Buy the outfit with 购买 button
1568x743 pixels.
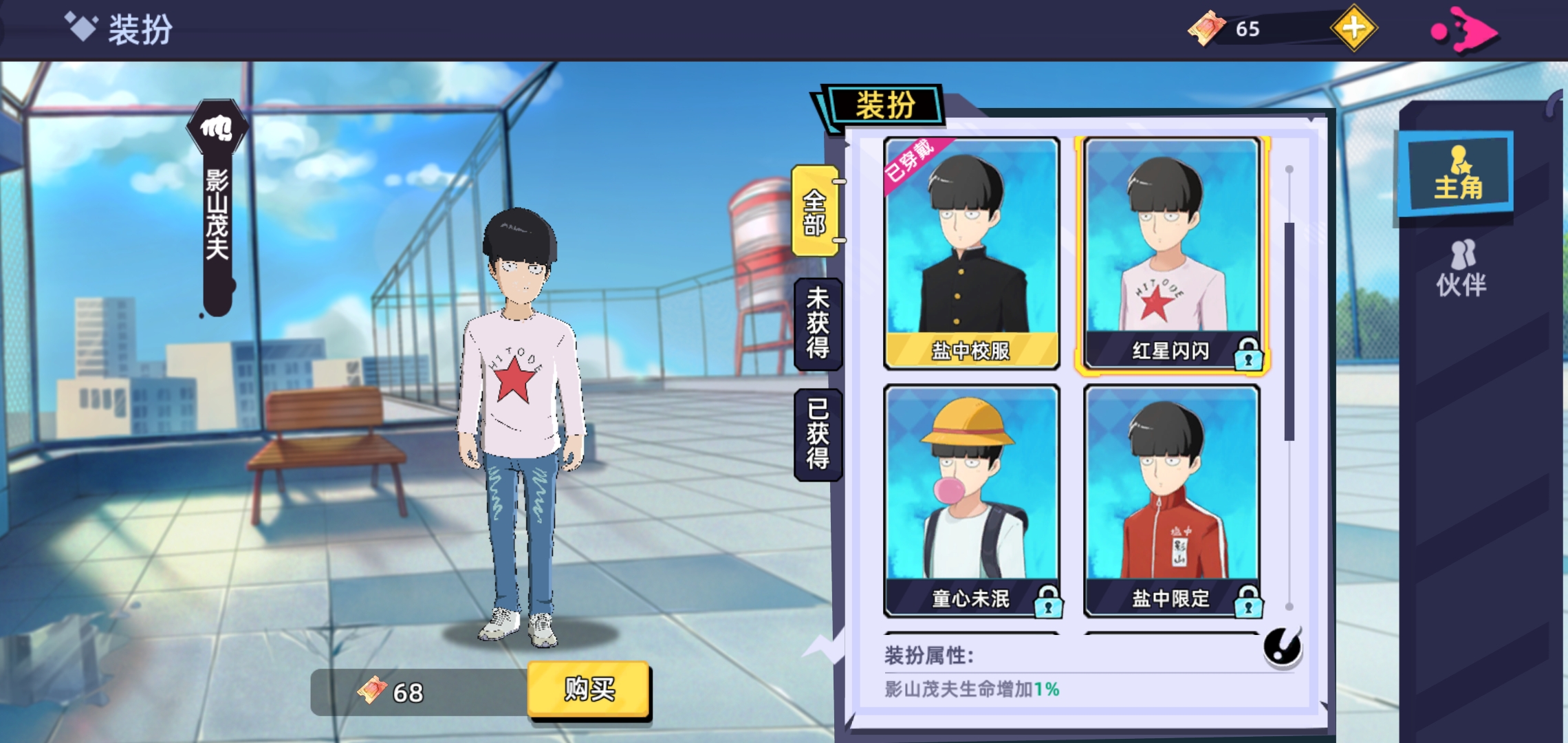tap(589, 689)
